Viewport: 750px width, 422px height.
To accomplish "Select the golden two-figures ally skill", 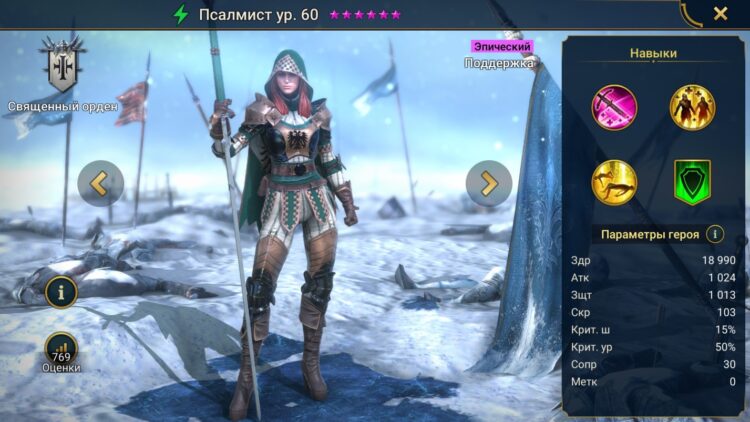I will click(692, 107).
